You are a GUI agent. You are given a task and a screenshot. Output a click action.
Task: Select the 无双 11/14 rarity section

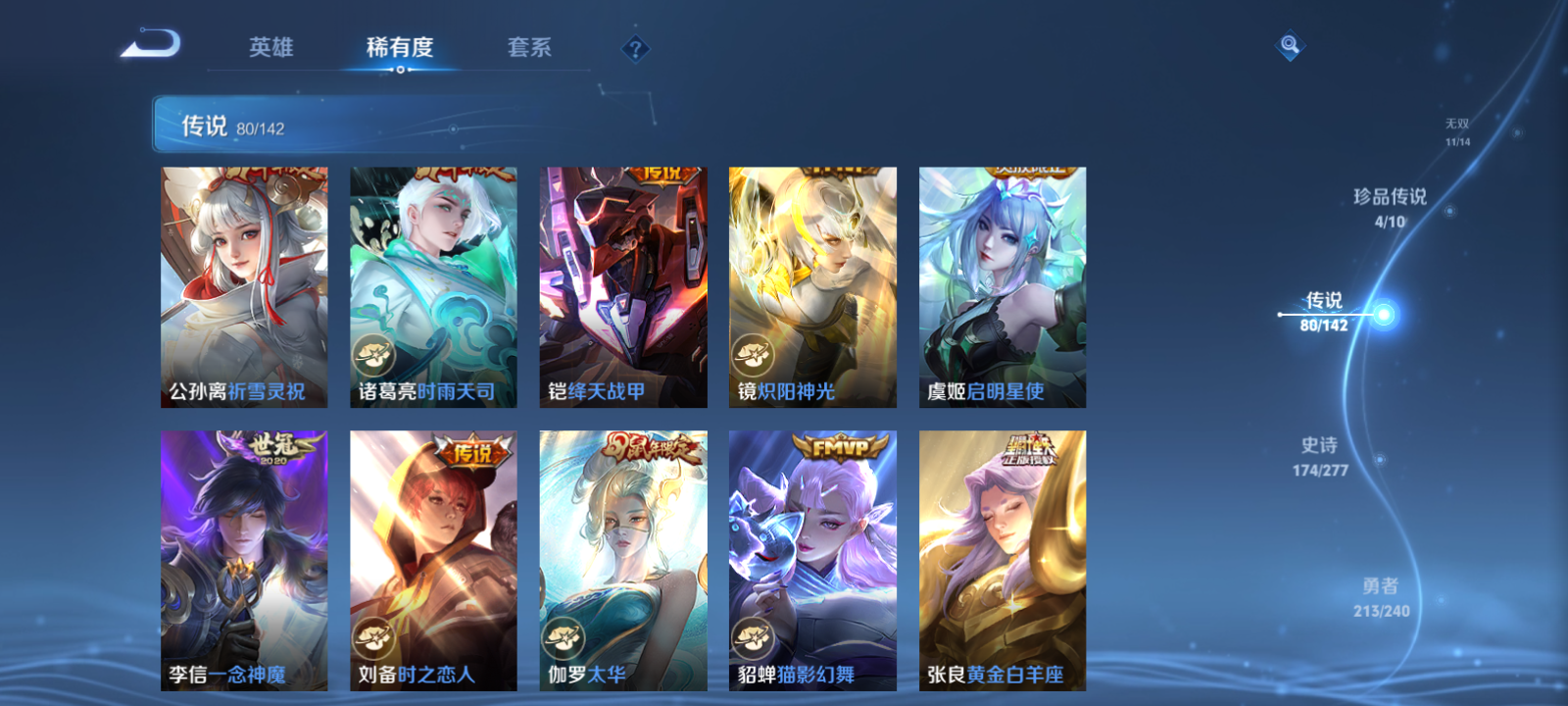[x=1455, y=132]
